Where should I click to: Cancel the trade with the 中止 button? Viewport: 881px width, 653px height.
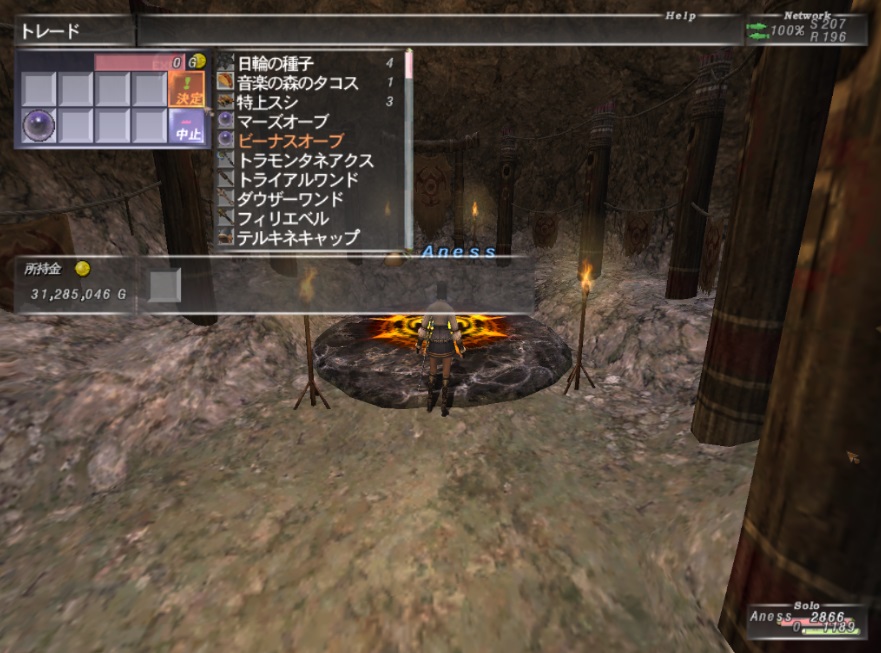pos(186,127)
